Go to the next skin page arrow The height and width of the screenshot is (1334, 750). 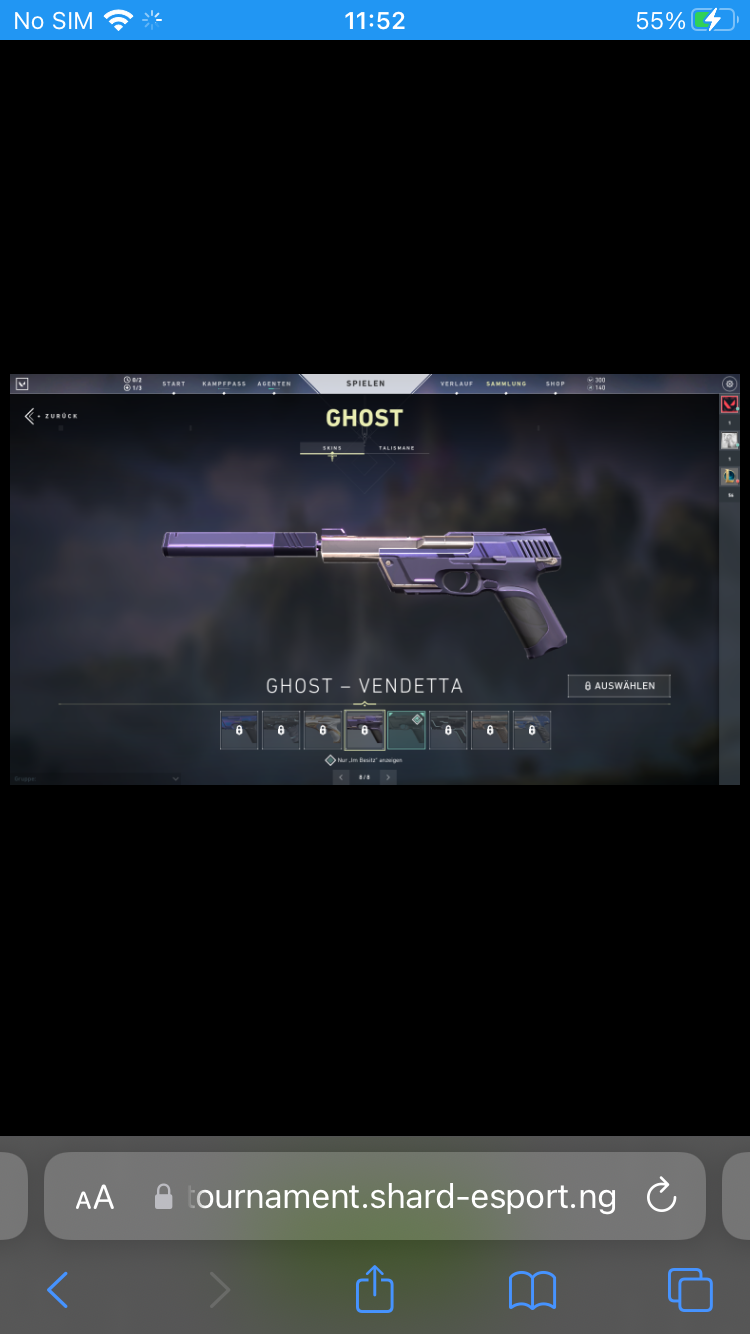[x=389, y=777]
